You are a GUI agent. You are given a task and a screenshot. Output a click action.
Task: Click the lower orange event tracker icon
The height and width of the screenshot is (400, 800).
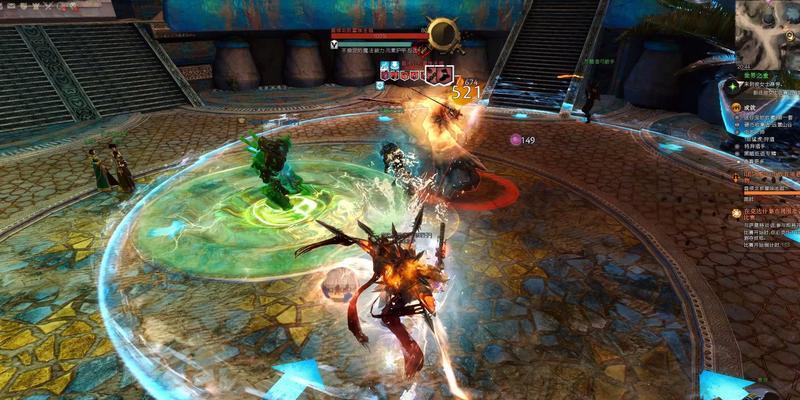[x=734, y=211]
